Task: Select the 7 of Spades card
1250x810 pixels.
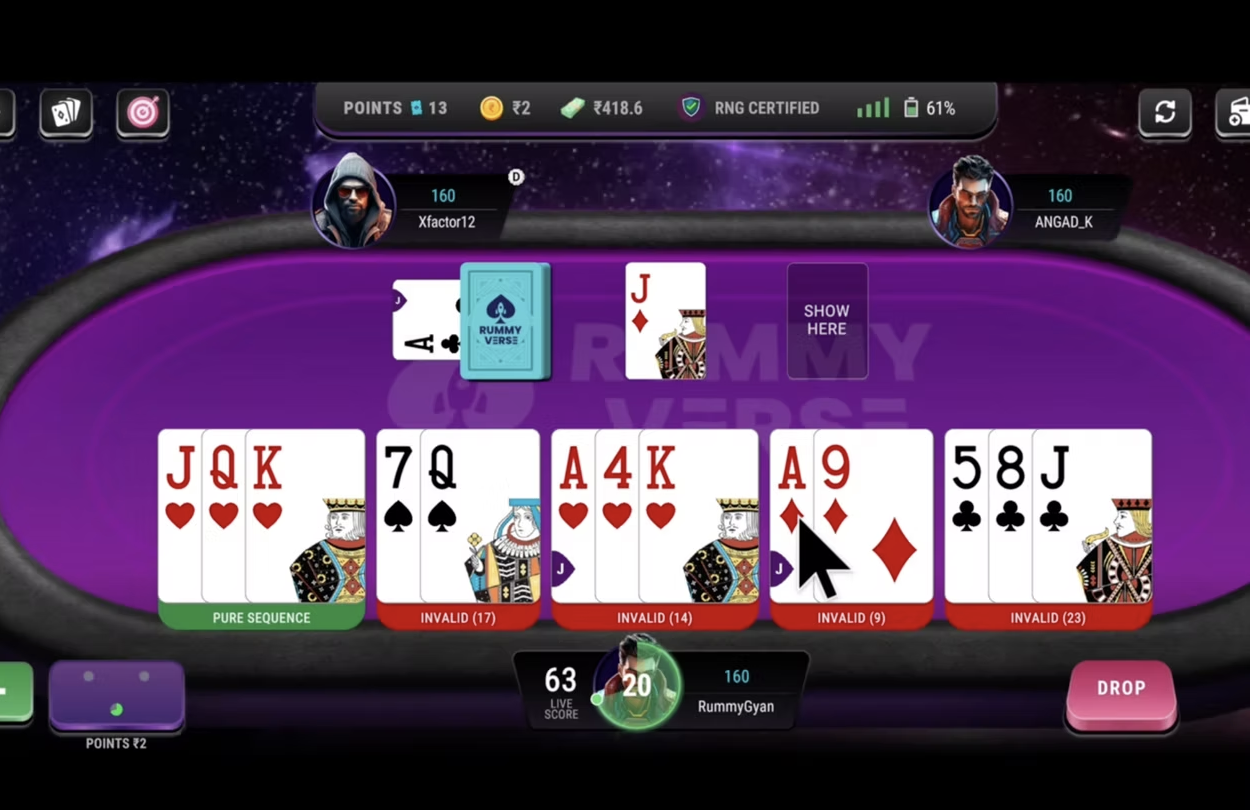Action: (397, 515)
